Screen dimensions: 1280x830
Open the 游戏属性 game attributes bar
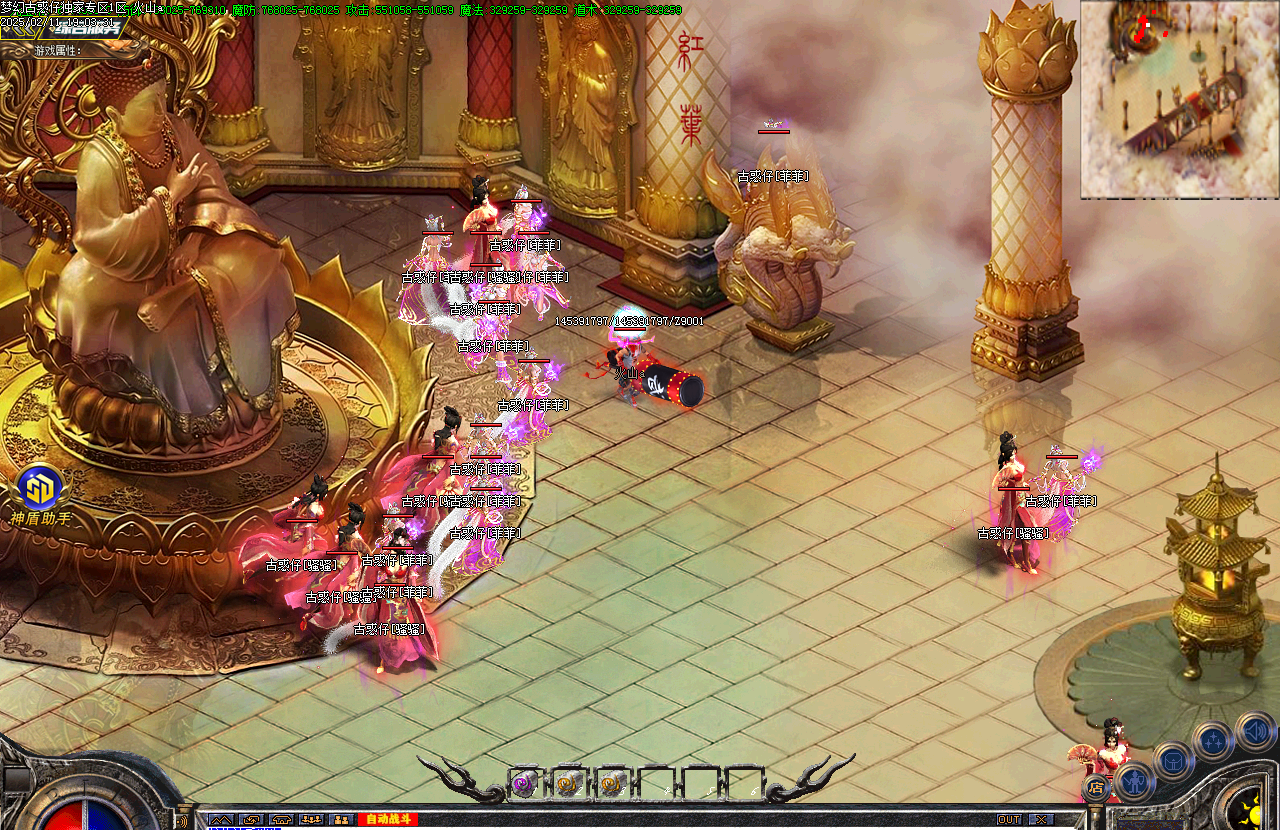click(60, 49)
